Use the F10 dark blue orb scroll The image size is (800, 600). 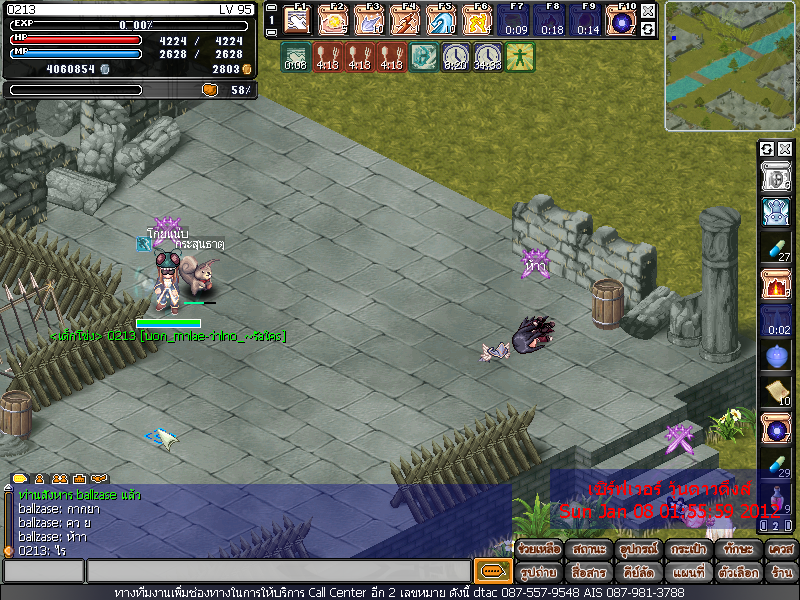tap(622, 20)
